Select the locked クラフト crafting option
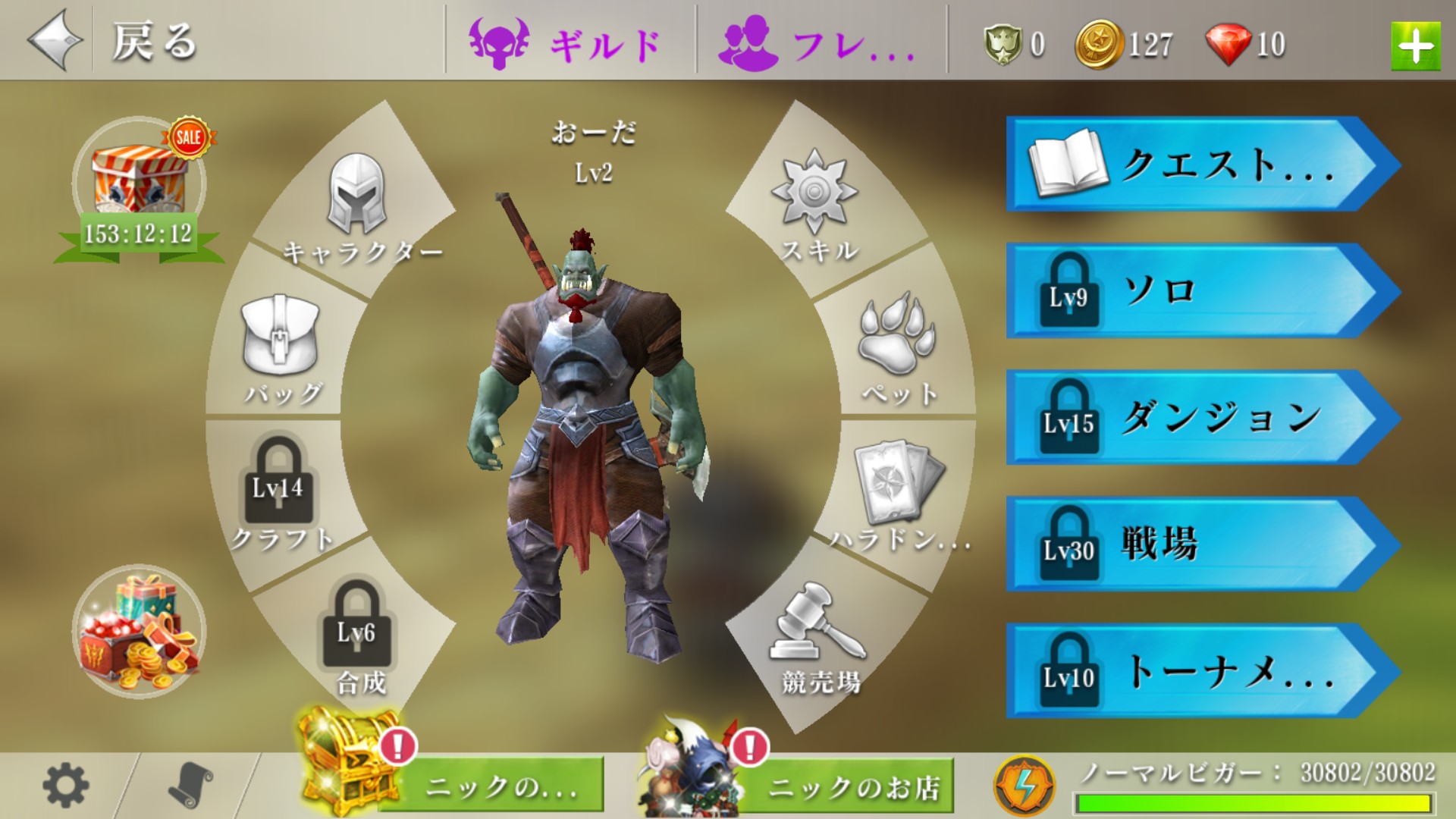The width and height of the screenshot is (1456, 819). [280, 493]
